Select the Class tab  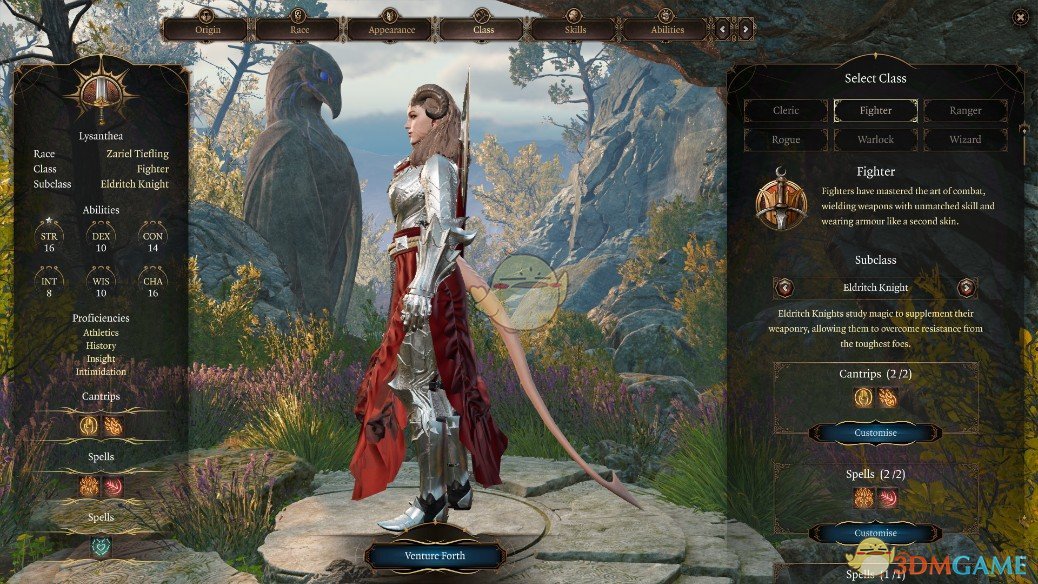pyautogui.click(x=483, y=29)
